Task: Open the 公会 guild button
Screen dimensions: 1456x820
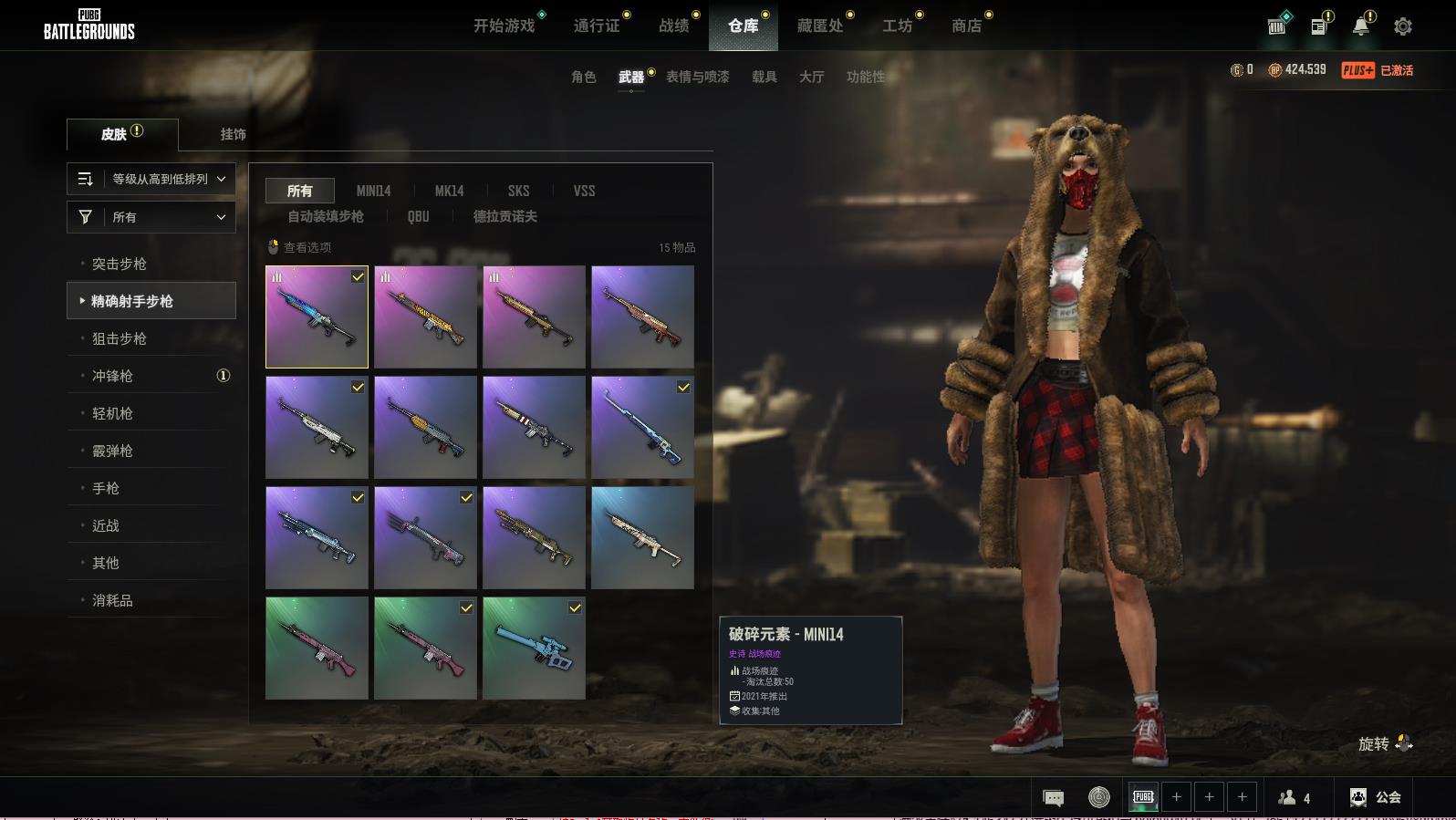Action: pyautogui.click(x=1376, y=797)
